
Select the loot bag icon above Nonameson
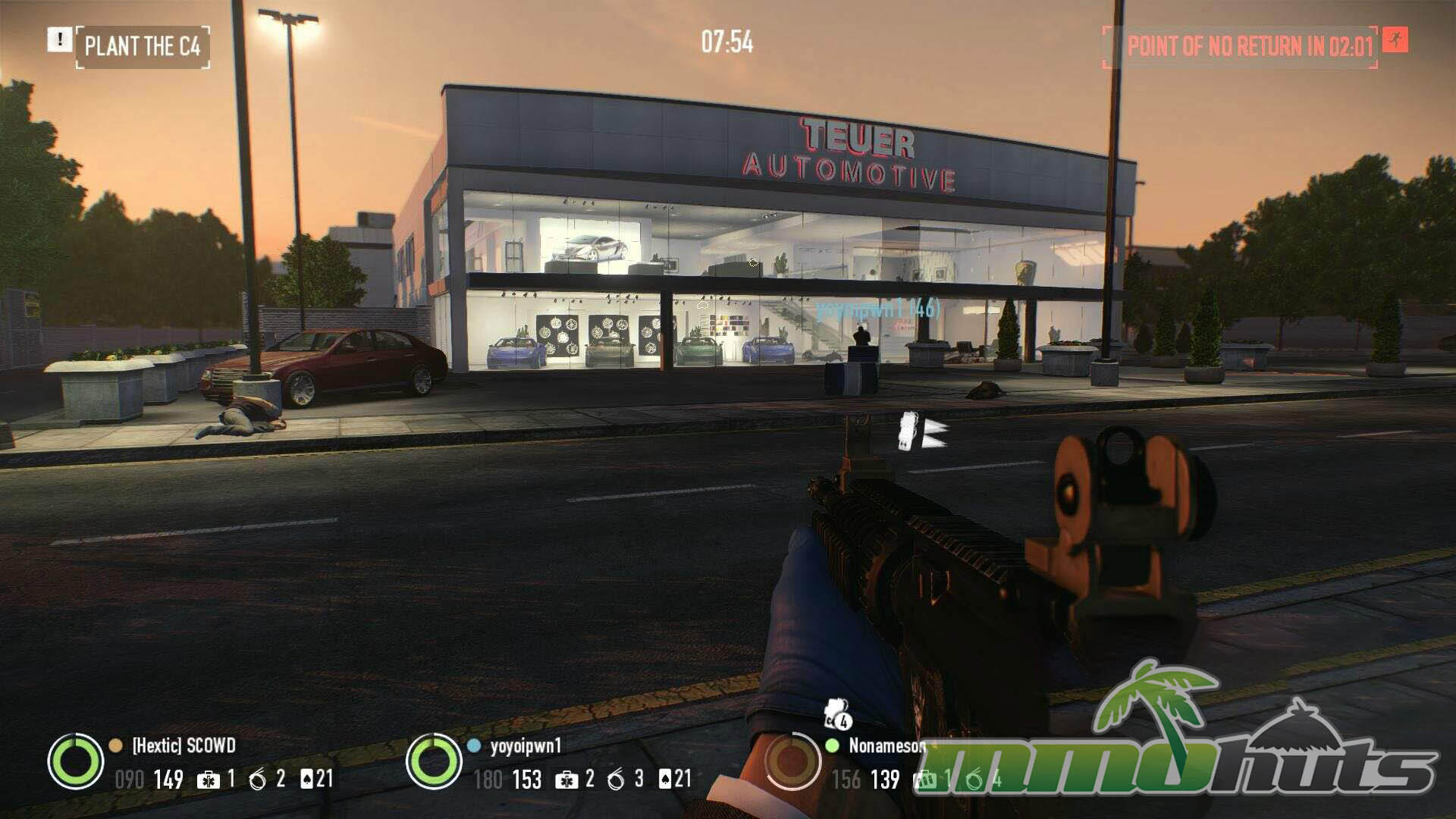(837, 713)
